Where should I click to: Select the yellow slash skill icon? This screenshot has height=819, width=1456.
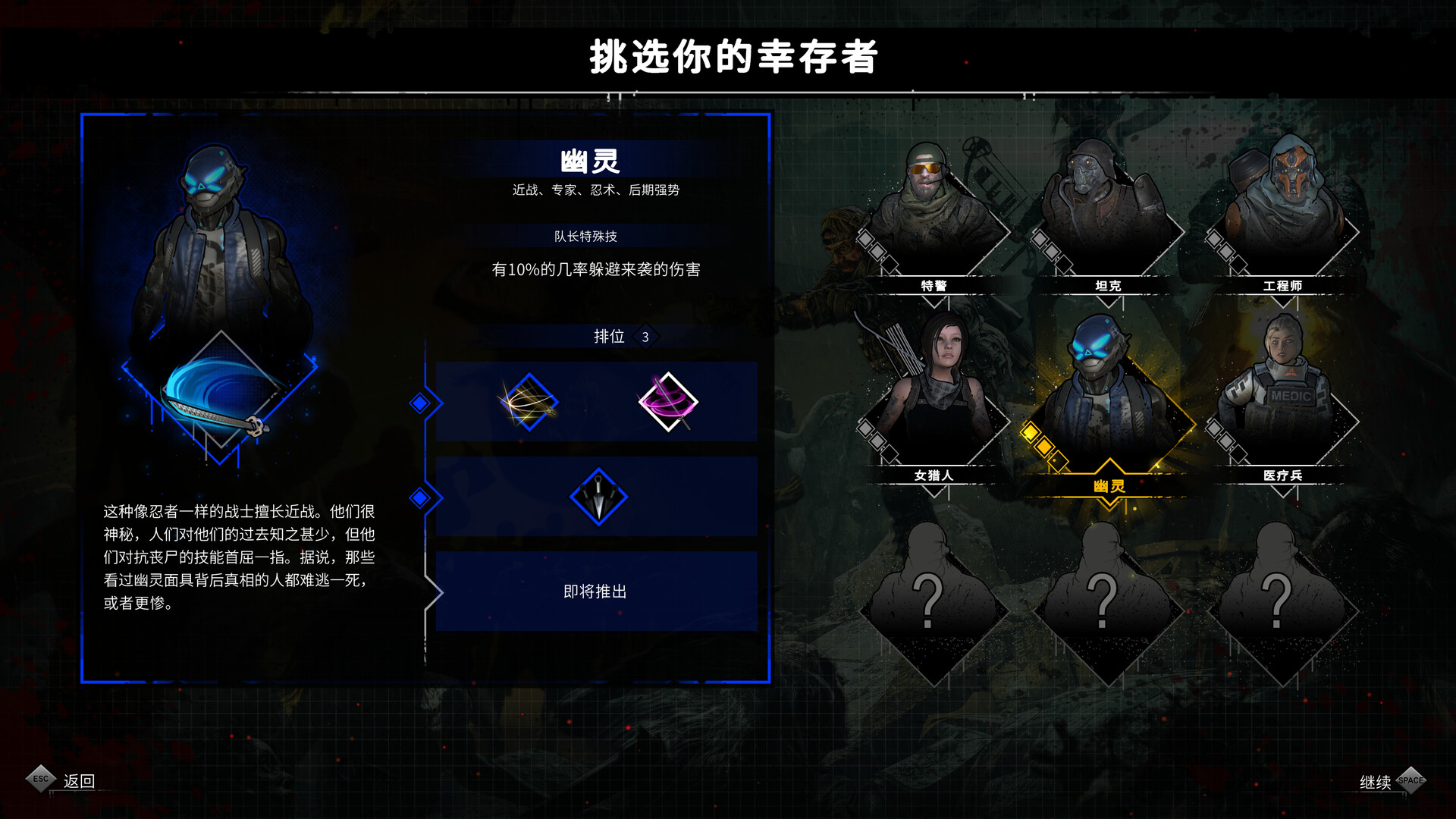coord(529,403)
